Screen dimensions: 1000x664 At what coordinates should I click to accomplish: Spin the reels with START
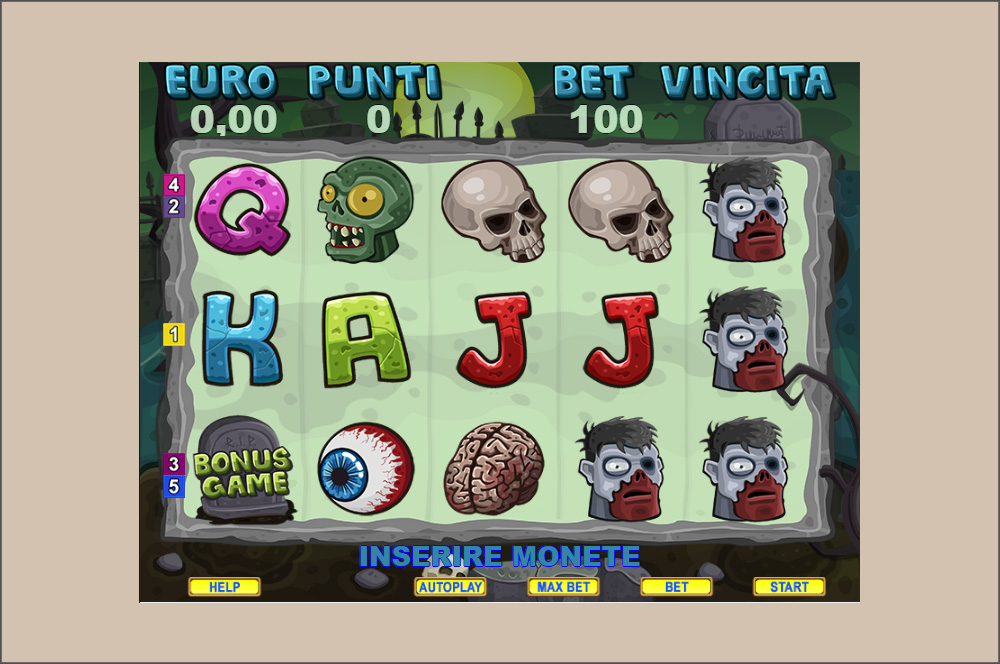point(789,587)
